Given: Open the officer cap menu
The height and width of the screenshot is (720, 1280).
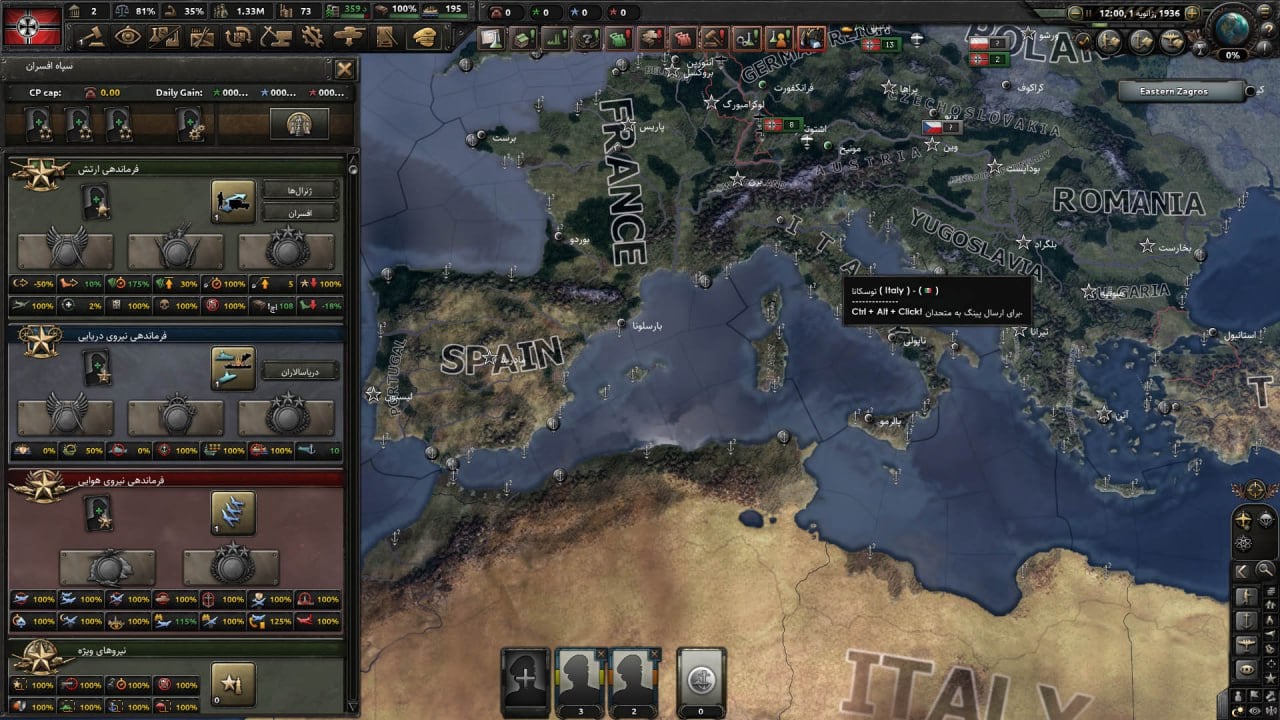Looking at the screenshot, I should tap(424, 37).
